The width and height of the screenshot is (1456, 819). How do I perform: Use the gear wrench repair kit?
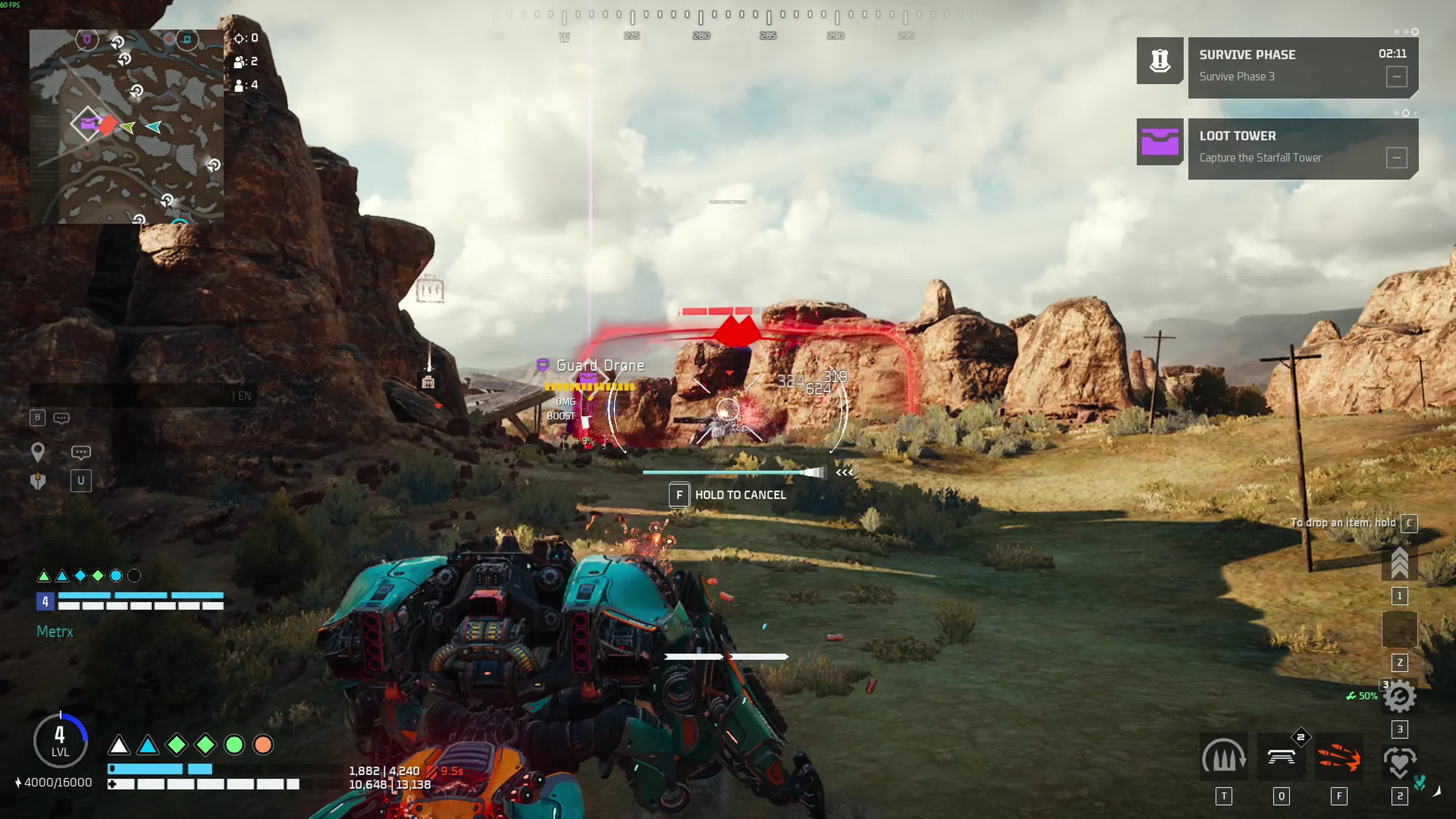pyautogui.click(x=1399, y=697)
